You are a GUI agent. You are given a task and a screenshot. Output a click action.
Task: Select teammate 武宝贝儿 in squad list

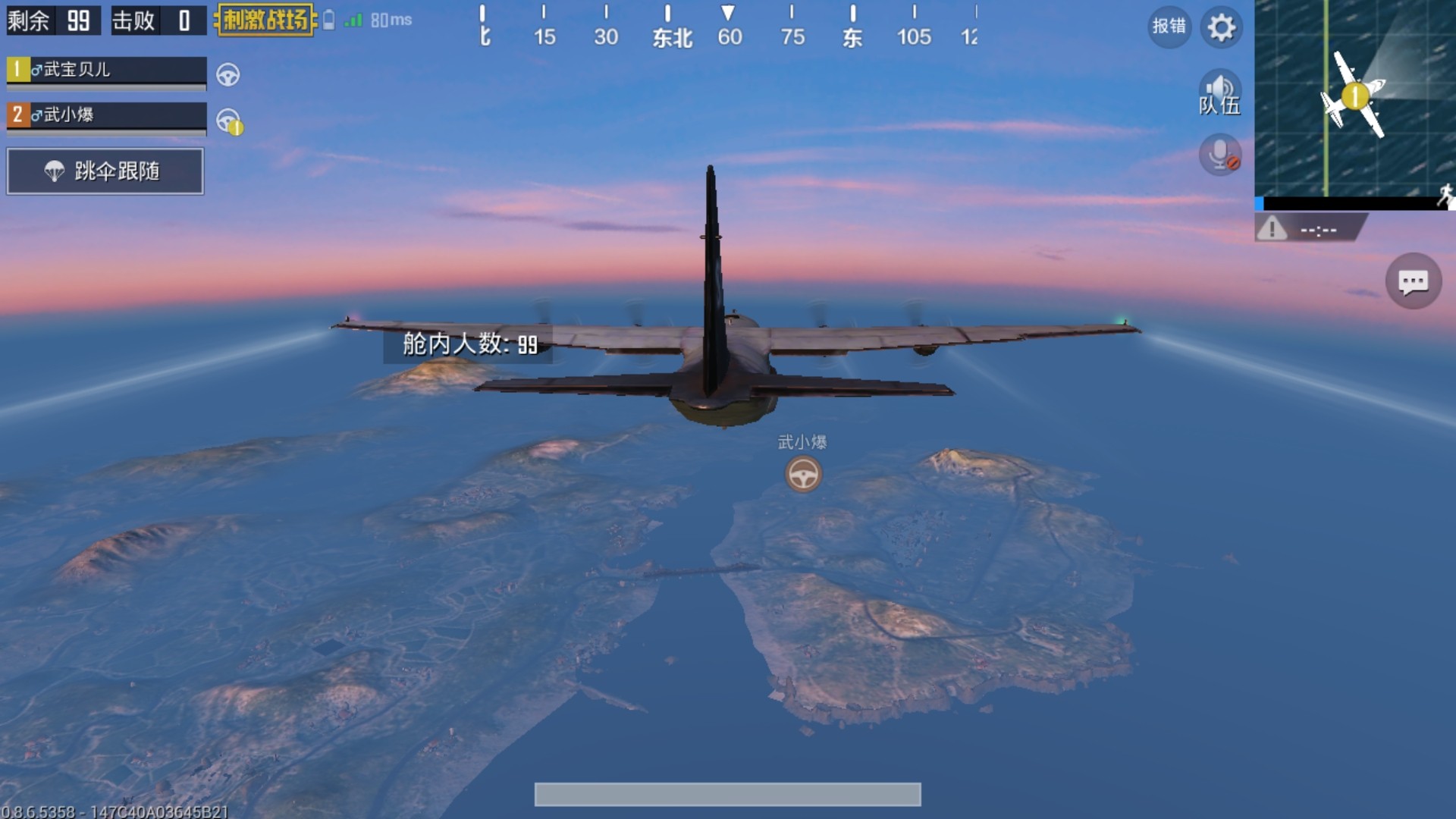pos(106,71)
